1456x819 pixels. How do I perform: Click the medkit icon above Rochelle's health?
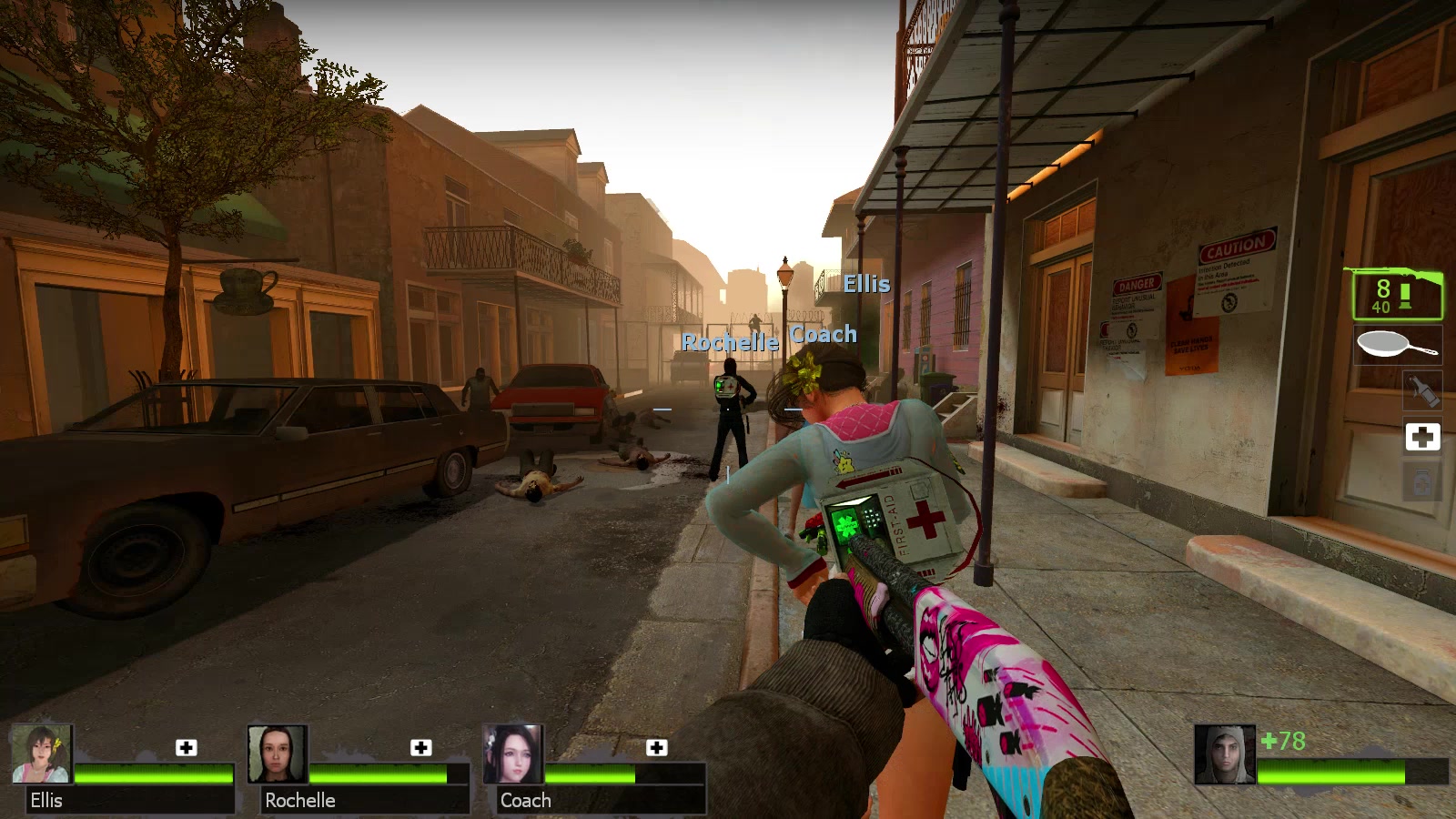click(x=421, y=747)
